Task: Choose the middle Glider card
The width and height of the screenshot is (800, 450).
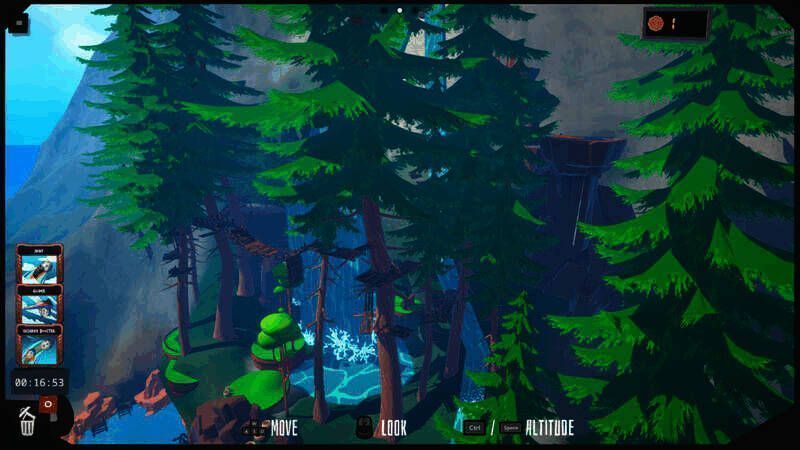Action: [x=40, y=304]
